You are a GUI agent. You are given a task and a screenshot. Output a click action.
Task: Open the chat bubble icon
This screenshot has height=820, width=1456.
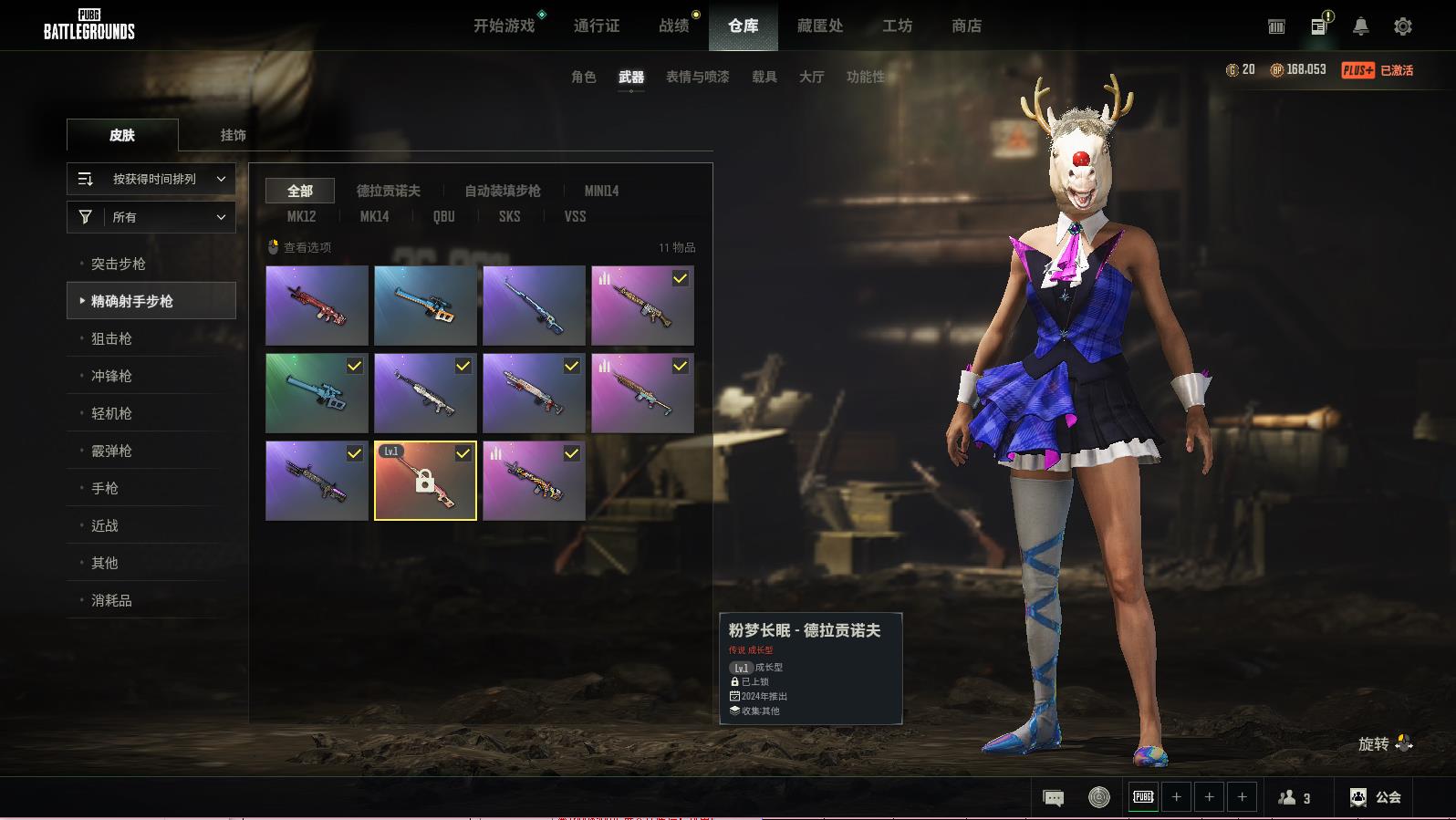[x=1053, y=798]
